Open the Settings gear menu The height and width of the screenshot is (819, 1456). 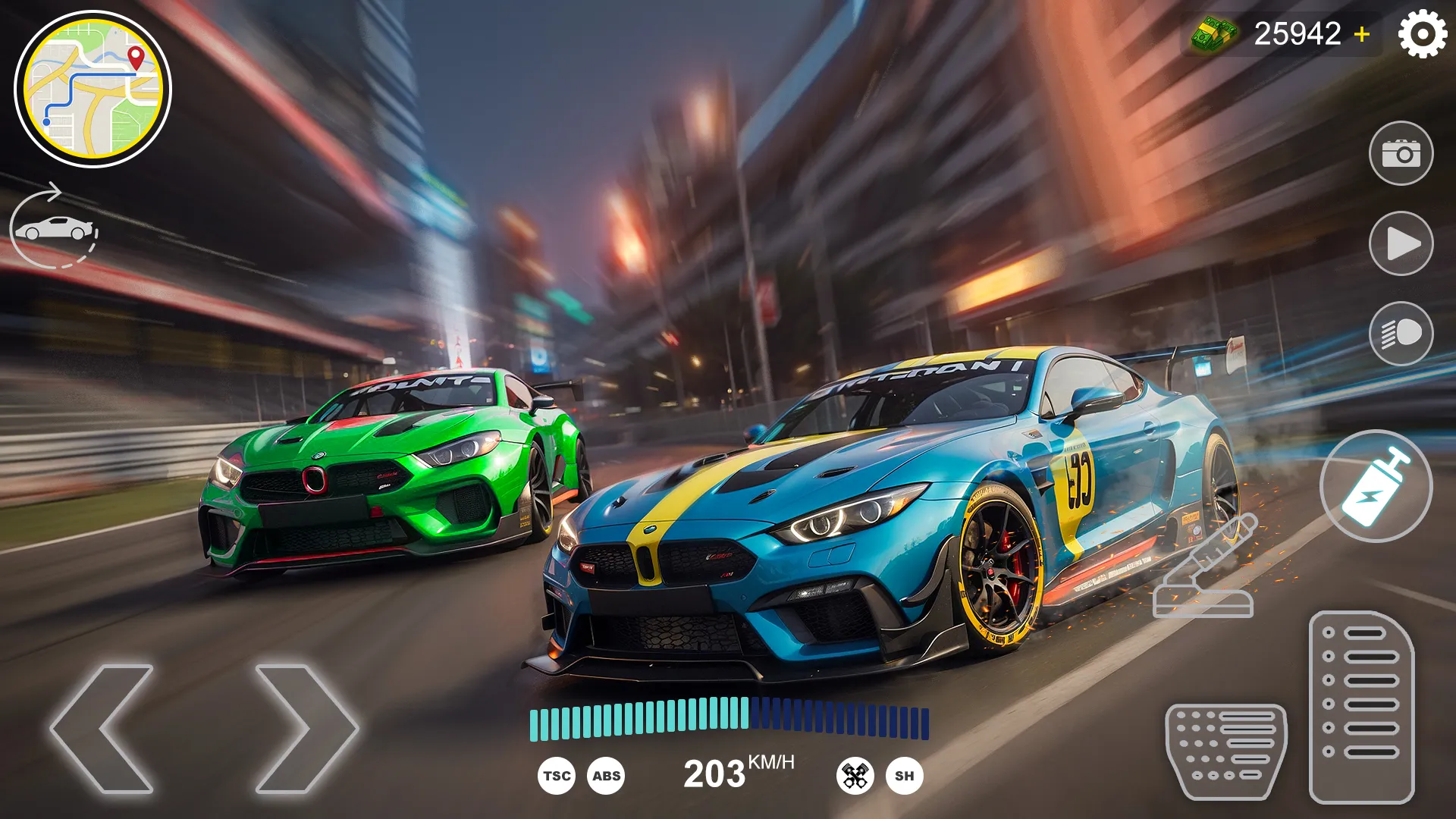tap(1424, 32)
